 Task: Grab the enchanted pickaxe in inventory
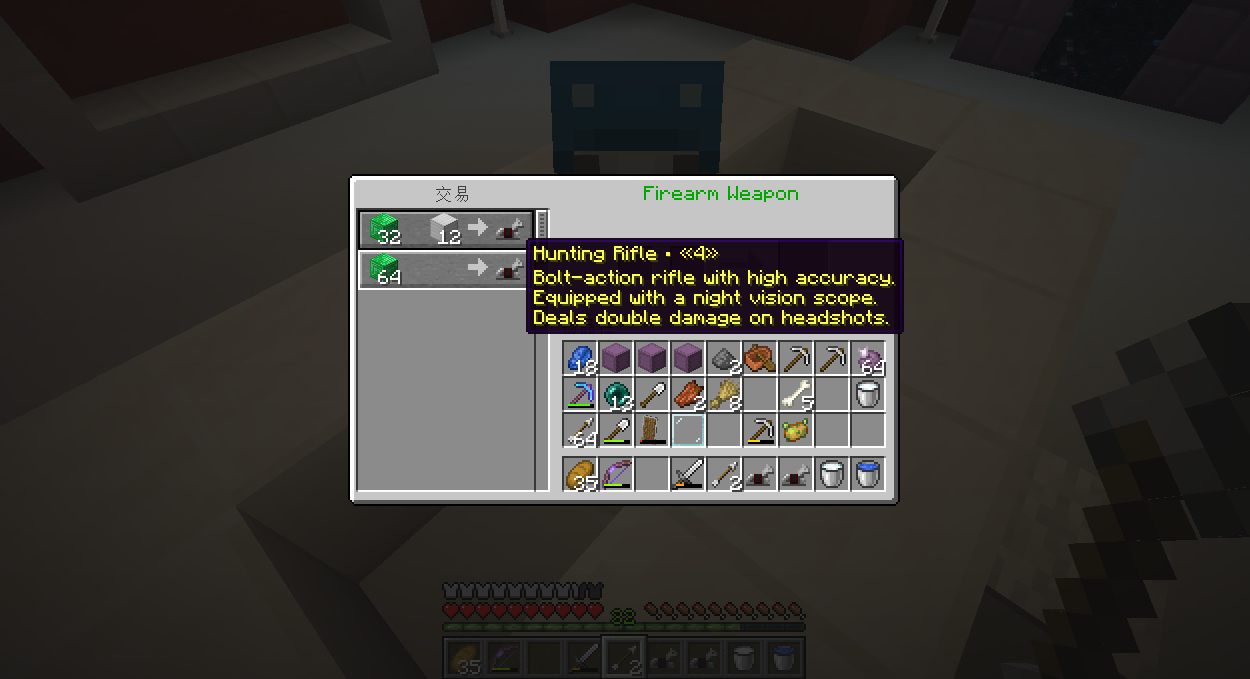tap(580, 394)
